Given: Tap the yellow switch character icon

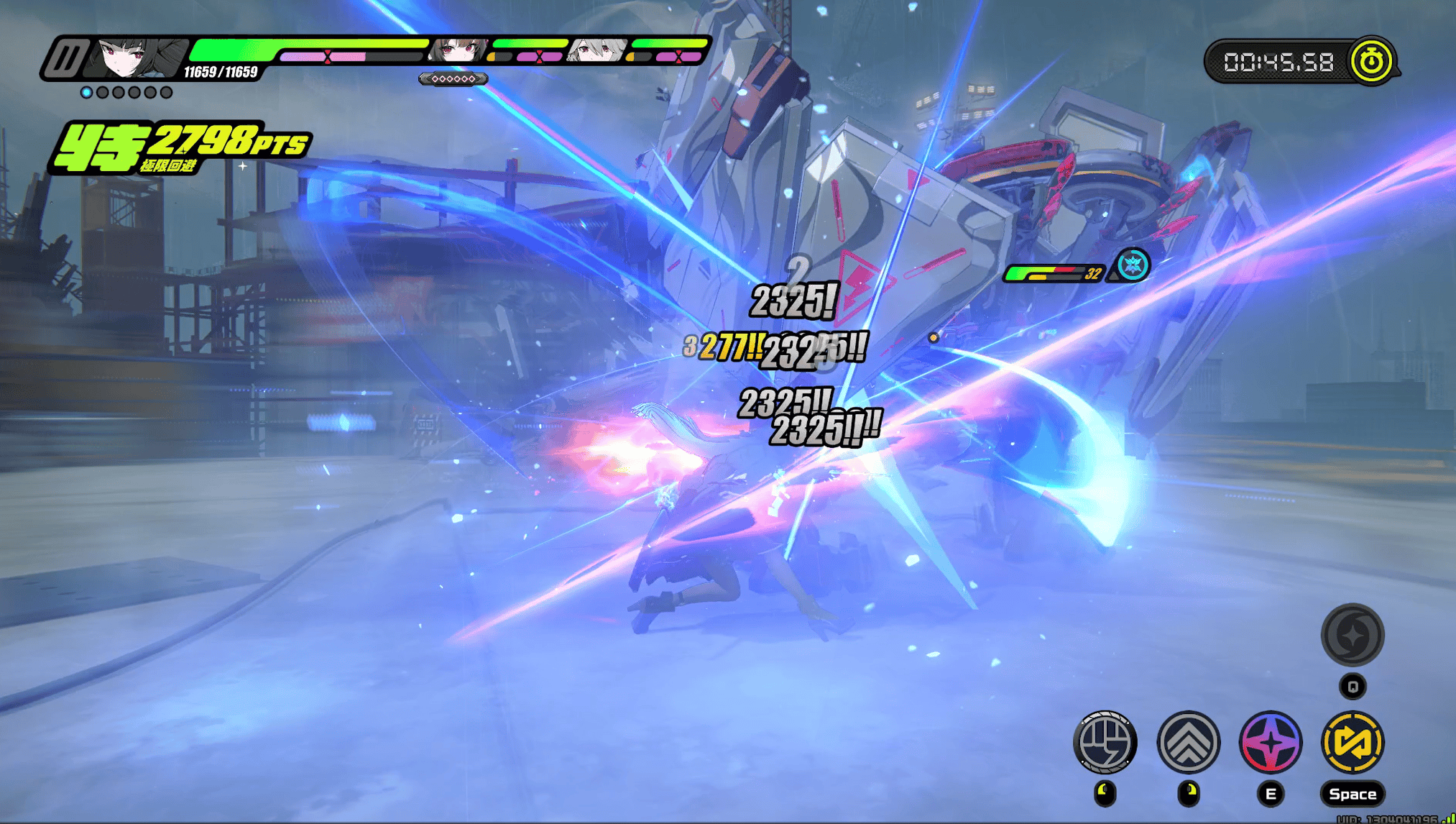Looking at the screenshot, I should click(x=1353, y=741).
